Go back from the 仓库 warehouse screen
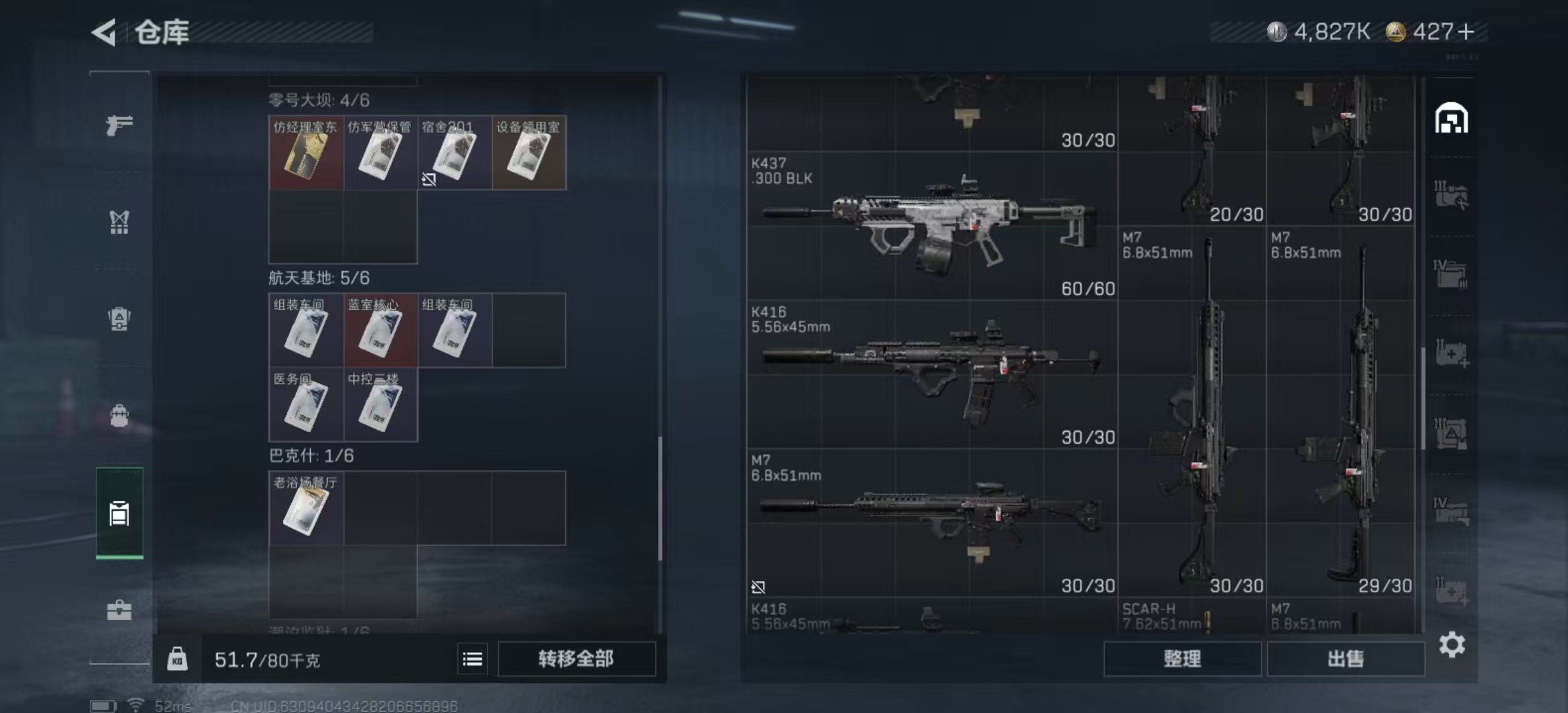Image resolution: width=1568 pixels, height=713 pixels. (105, 32)
